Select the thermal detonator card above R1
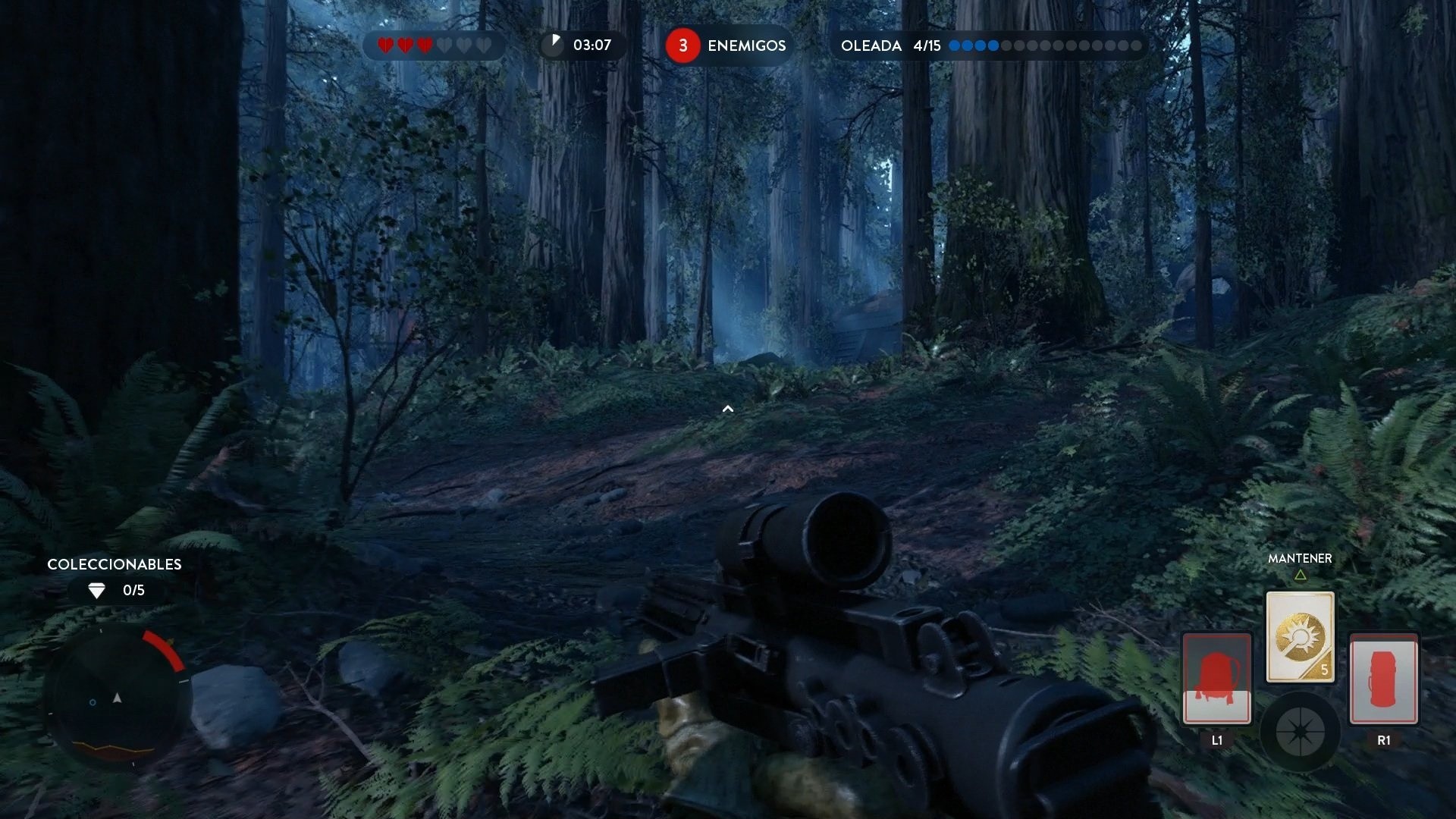 (x=1384, y=679)
